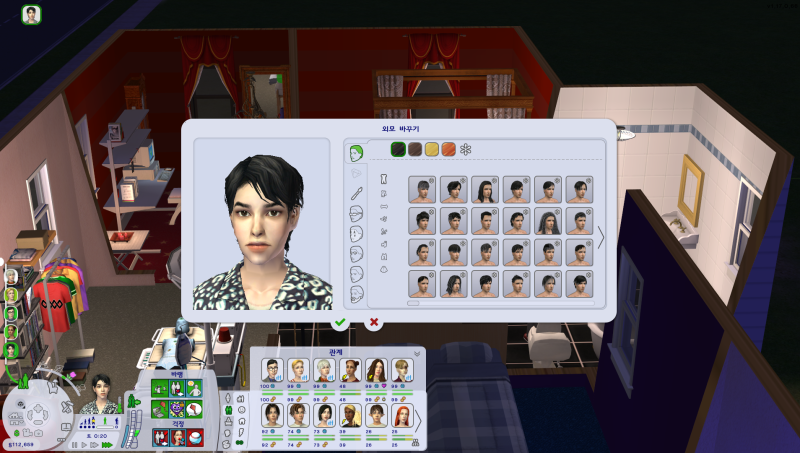Cancel appearance change with red X
Image resolution: width=800 pixels, height=453 pixels.
click(x=374, y=322)
